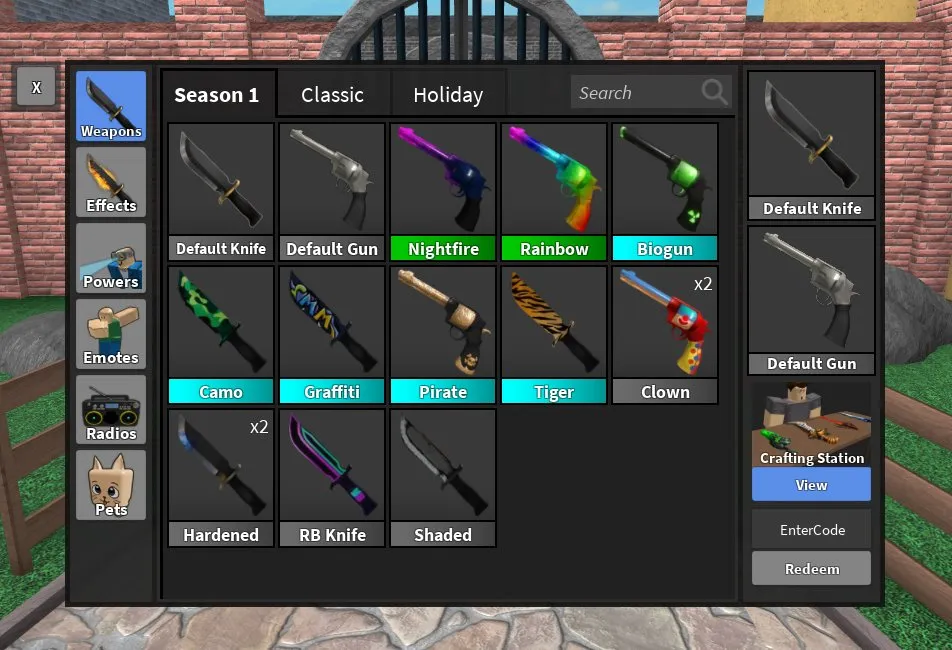952x650 pixels.
Task: Pick the Clown gun slot
Action: (x=665, y=335)
